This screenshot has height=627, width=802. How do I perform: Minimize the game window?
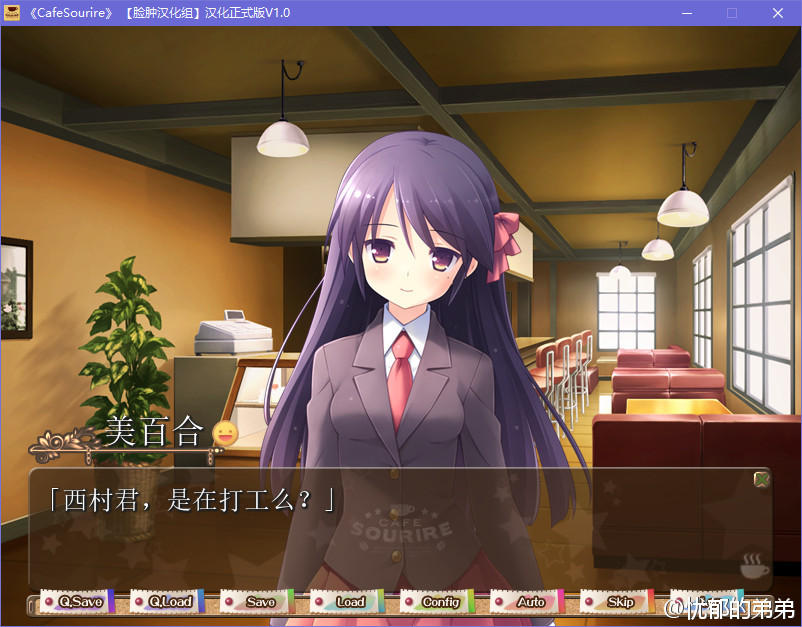(687, 13)
